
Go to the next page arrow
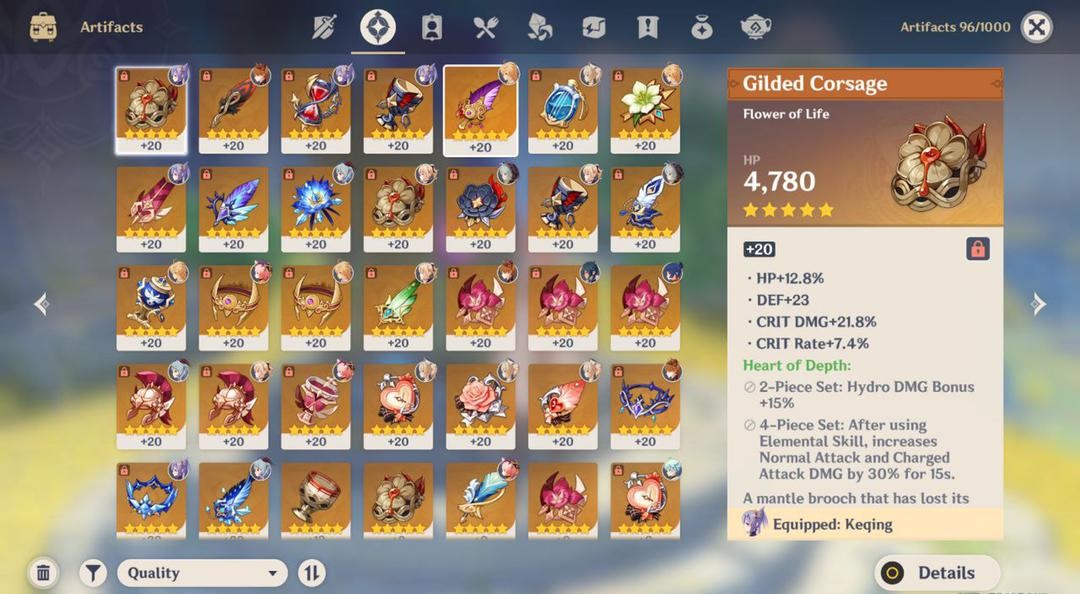[x=1039, y=304]
